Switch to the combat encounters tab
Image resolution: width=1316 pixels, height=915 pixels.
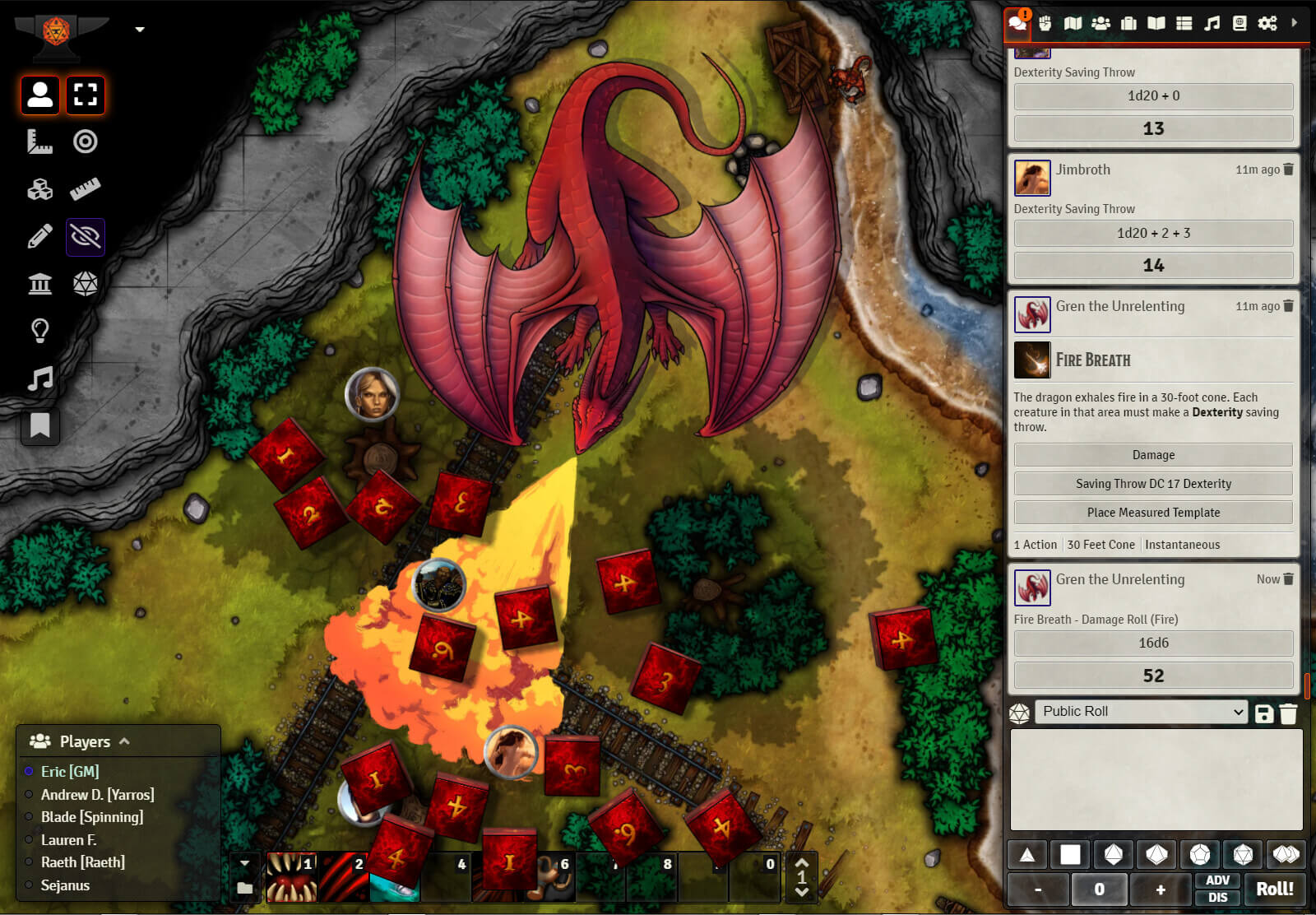(1045, 23)
